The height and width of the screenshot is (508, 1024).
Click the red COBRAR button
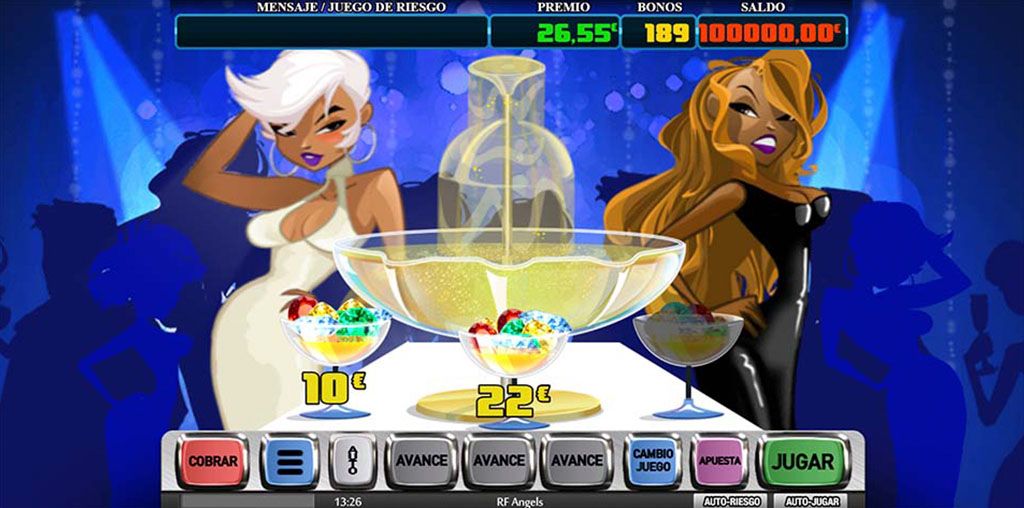[212, 461]
